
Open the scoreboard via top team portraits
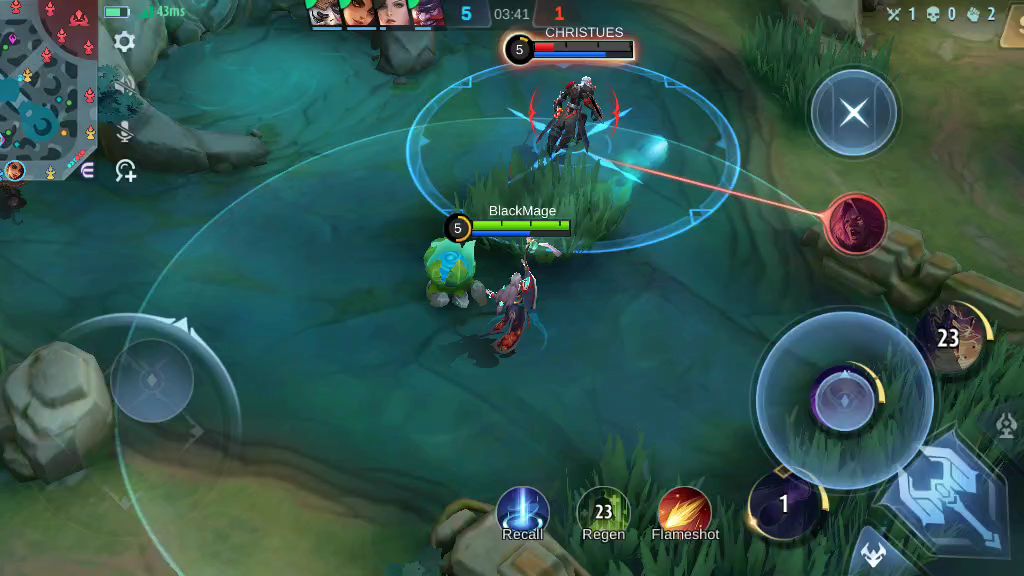click(x=375, y=13)
